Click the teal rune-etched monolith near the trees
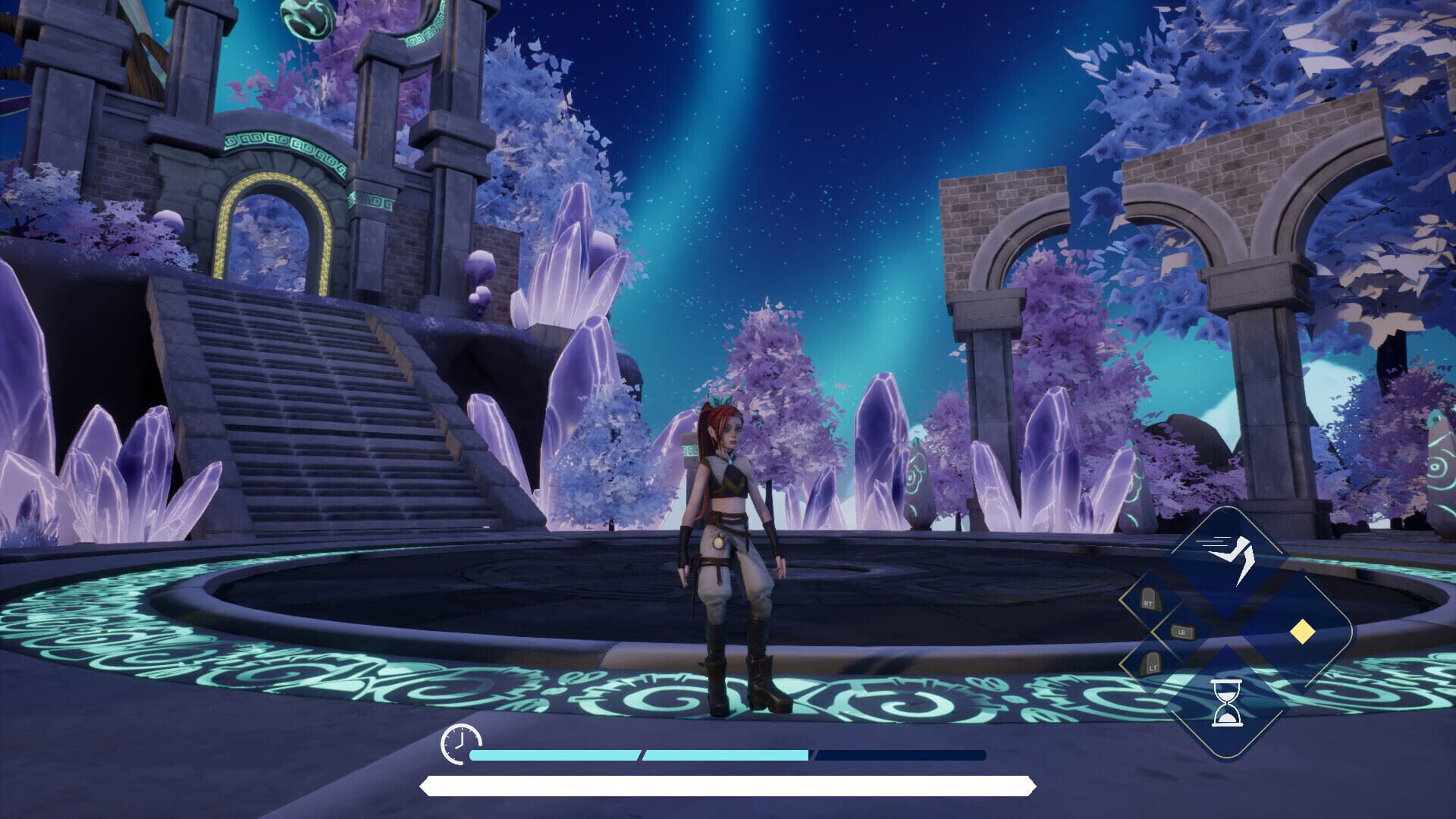The width and height of the screenshot is (1456, 819). pos(918,478)
